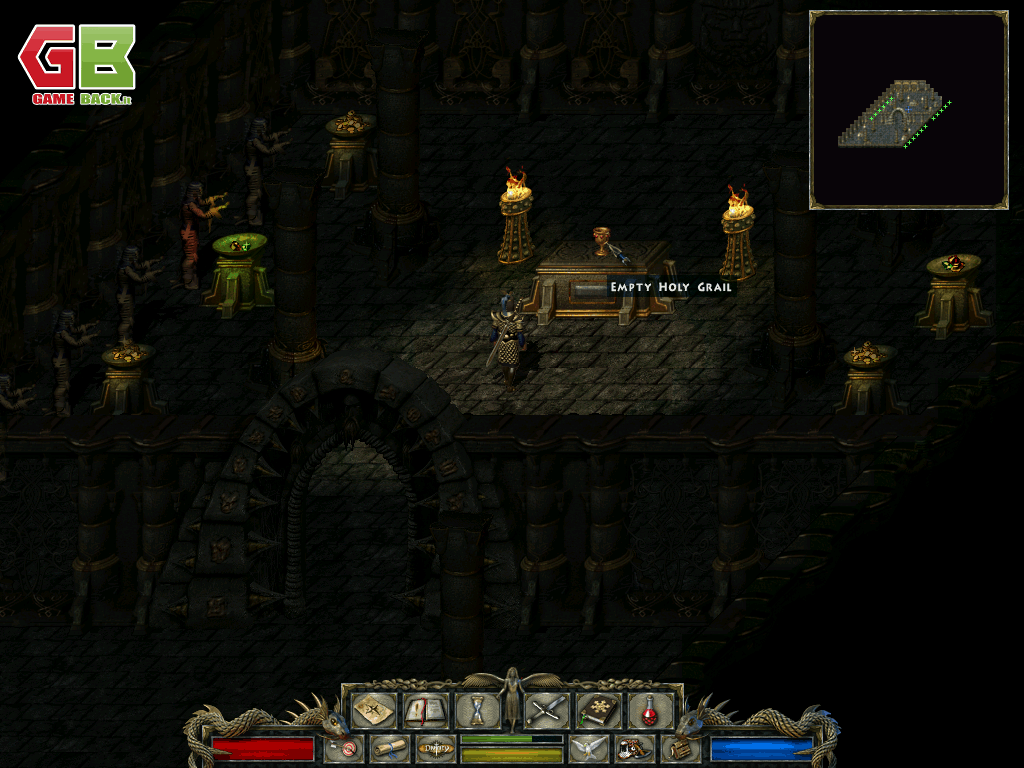The height and width of the screenshot is (768, 1024).
Task: Click the hourglass icon
Action: 477,710
